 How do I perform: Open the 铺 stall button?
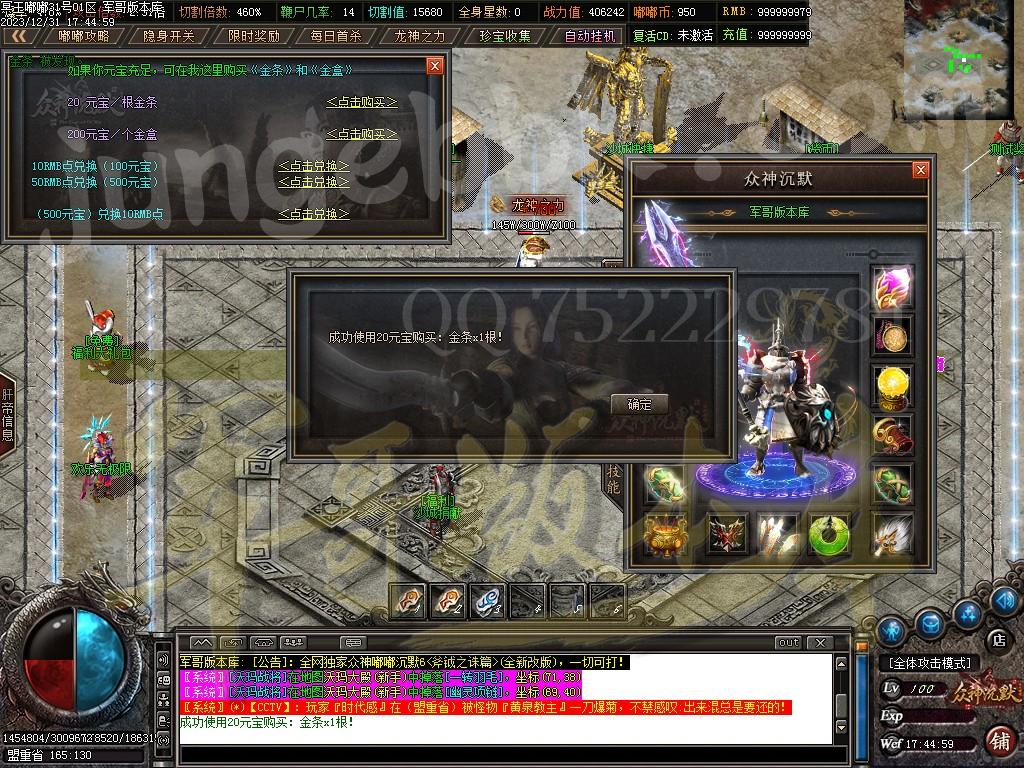[998, 741]
